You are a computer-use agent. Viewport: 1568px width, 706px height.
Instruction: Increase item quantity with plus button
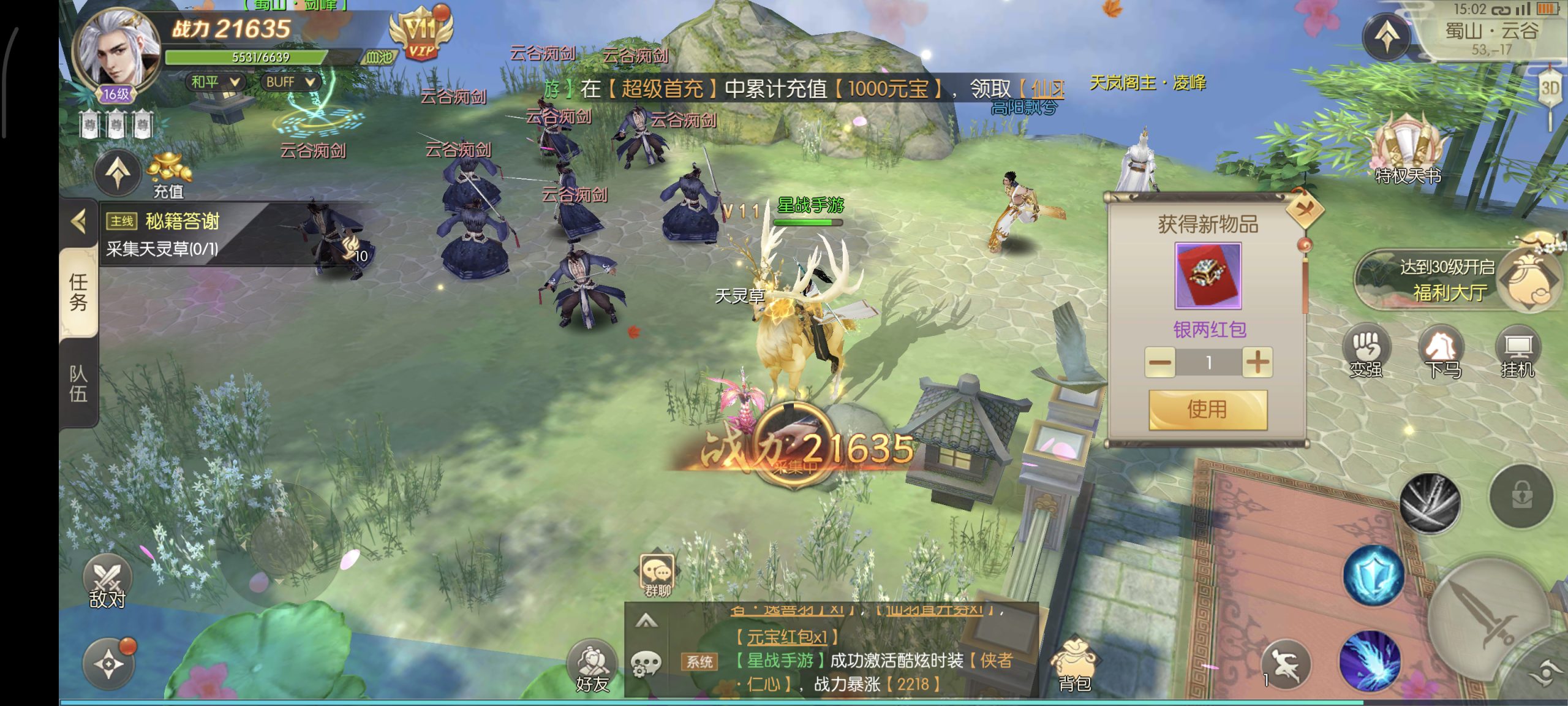[1257, 362]
